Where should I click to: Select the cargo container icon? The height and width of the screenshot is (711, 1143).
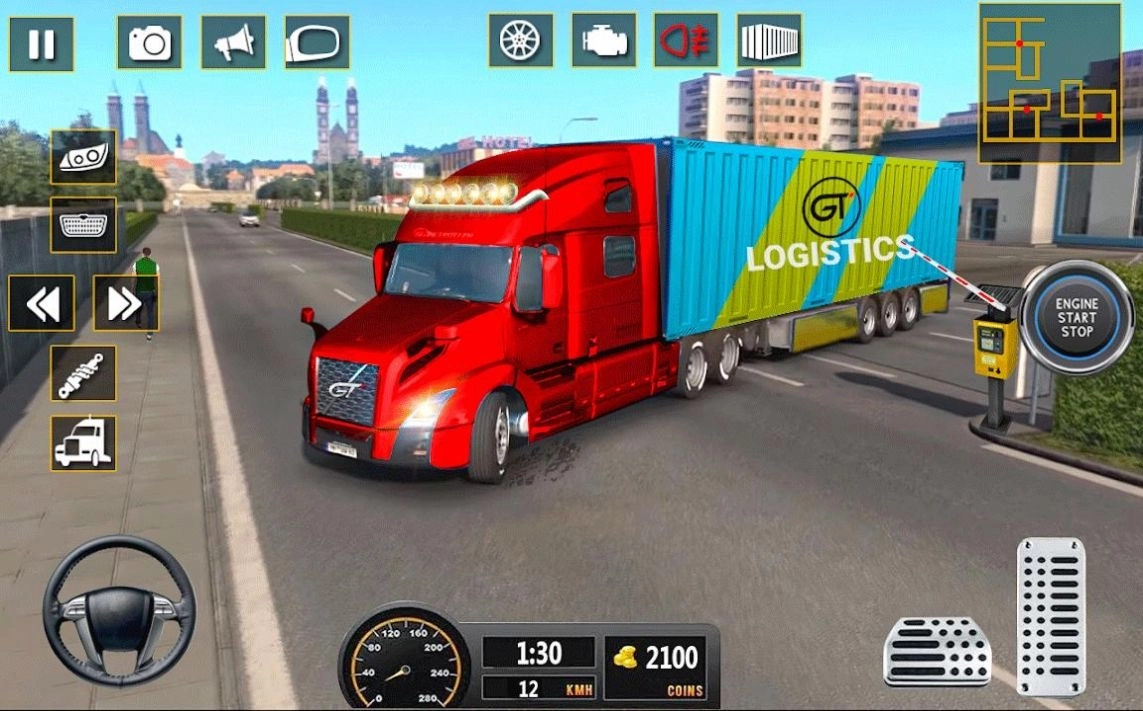(x=769, y=41)
